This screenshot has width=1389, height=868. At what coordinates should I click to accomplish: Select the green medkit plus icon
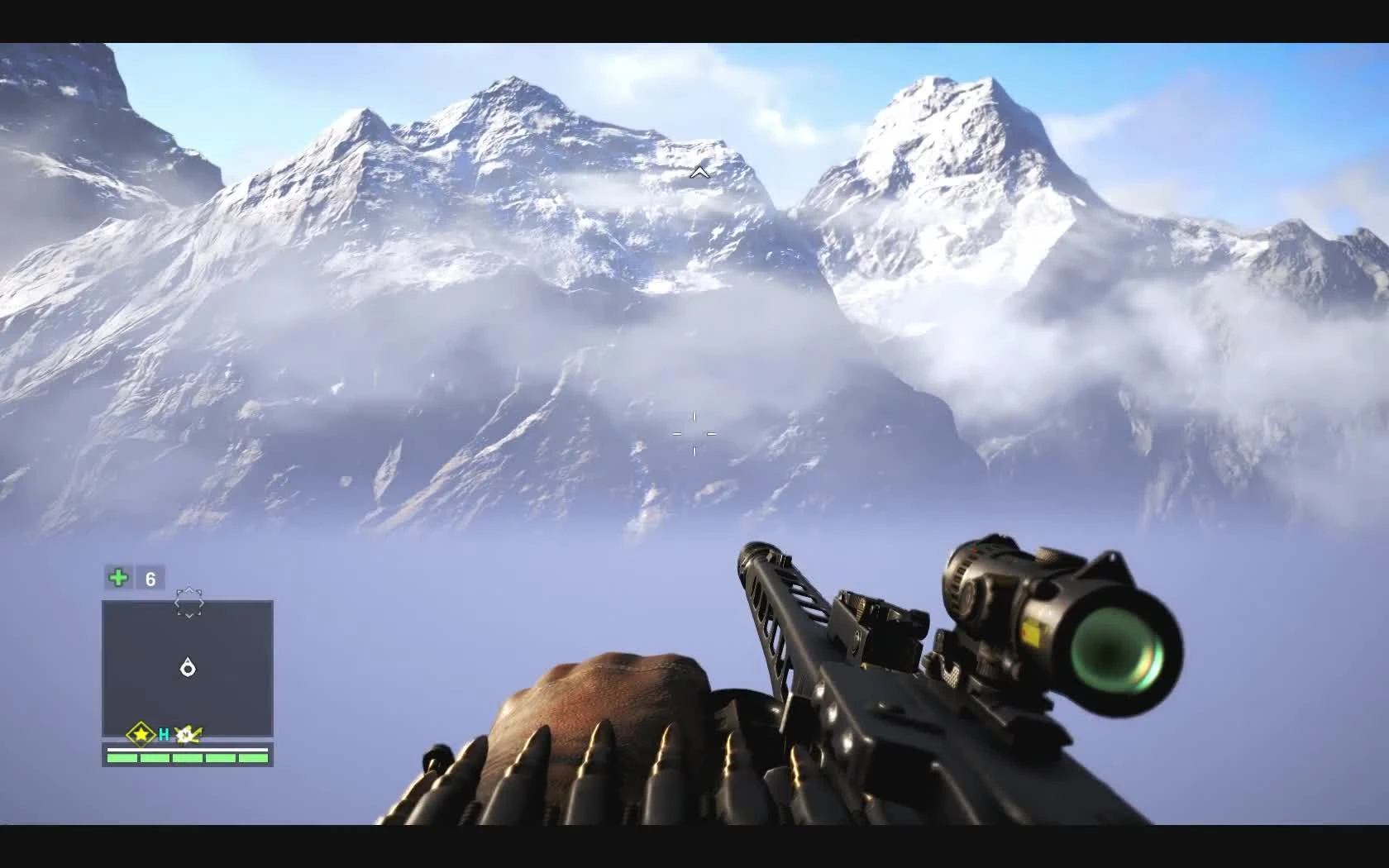point(117,576)
